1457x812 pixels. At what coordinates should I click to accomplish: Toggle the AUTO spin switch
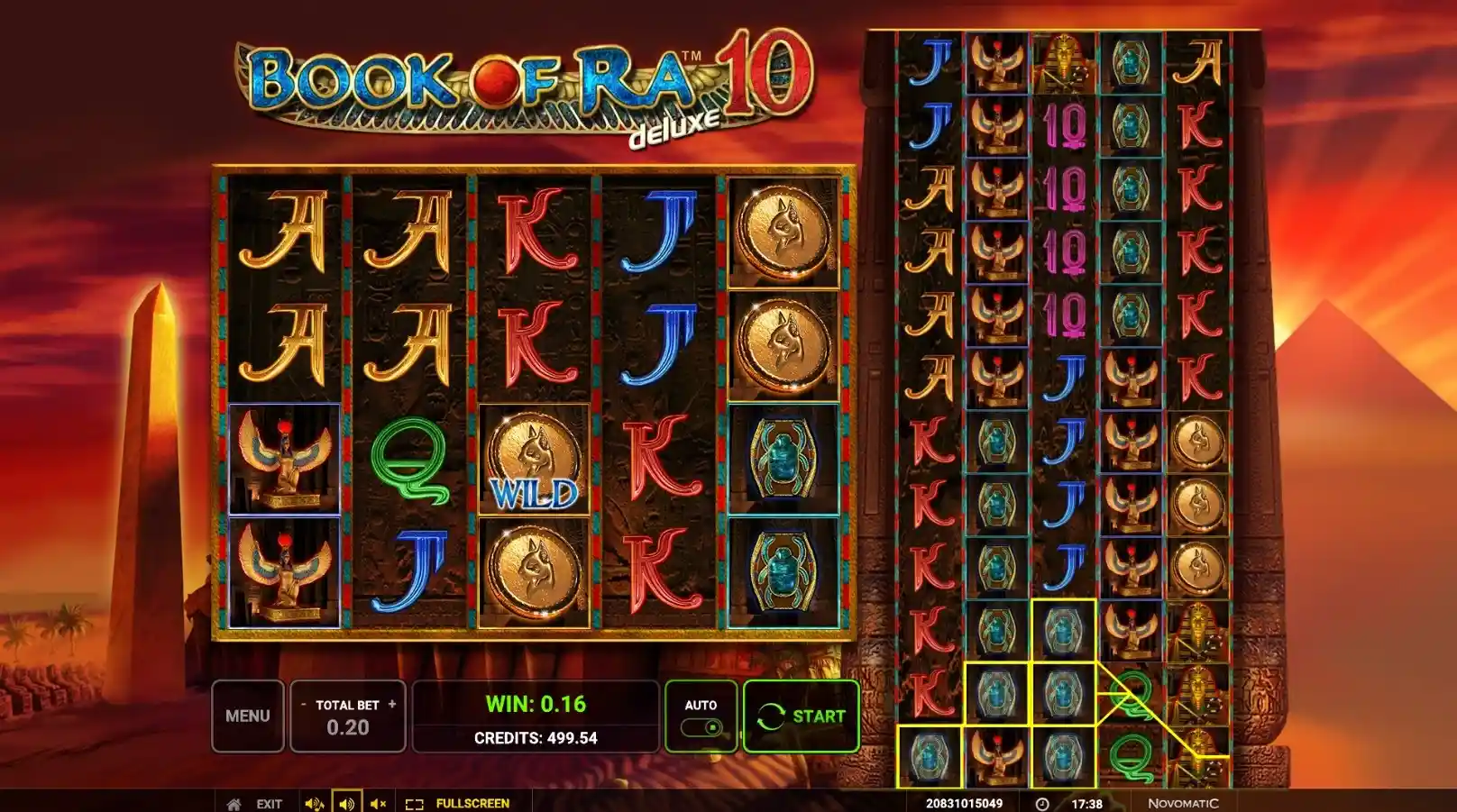701,726
